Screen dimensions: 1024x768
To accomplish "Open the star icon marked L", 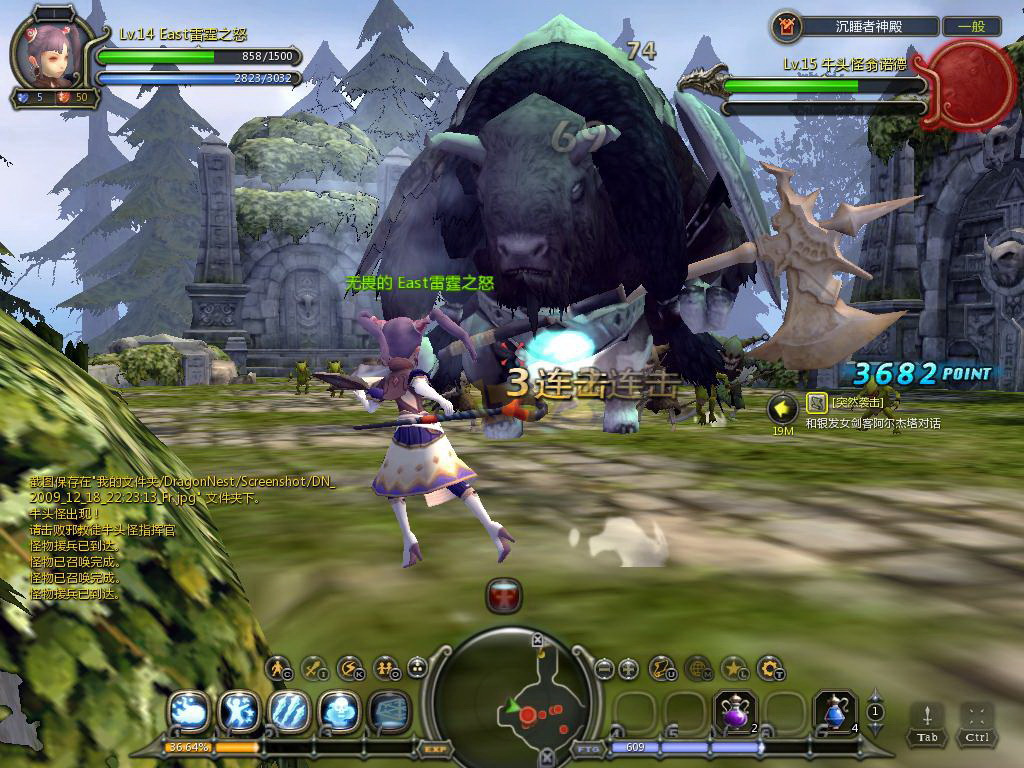I will (734, 667).
